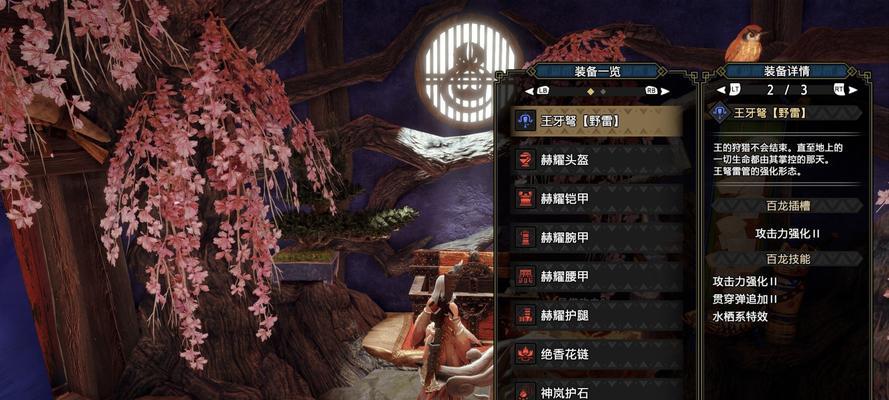This screenshot has width=889, height=400.
Task: Choose the 赫耀护腿 leg armor entry
Action: coord(596,314)
